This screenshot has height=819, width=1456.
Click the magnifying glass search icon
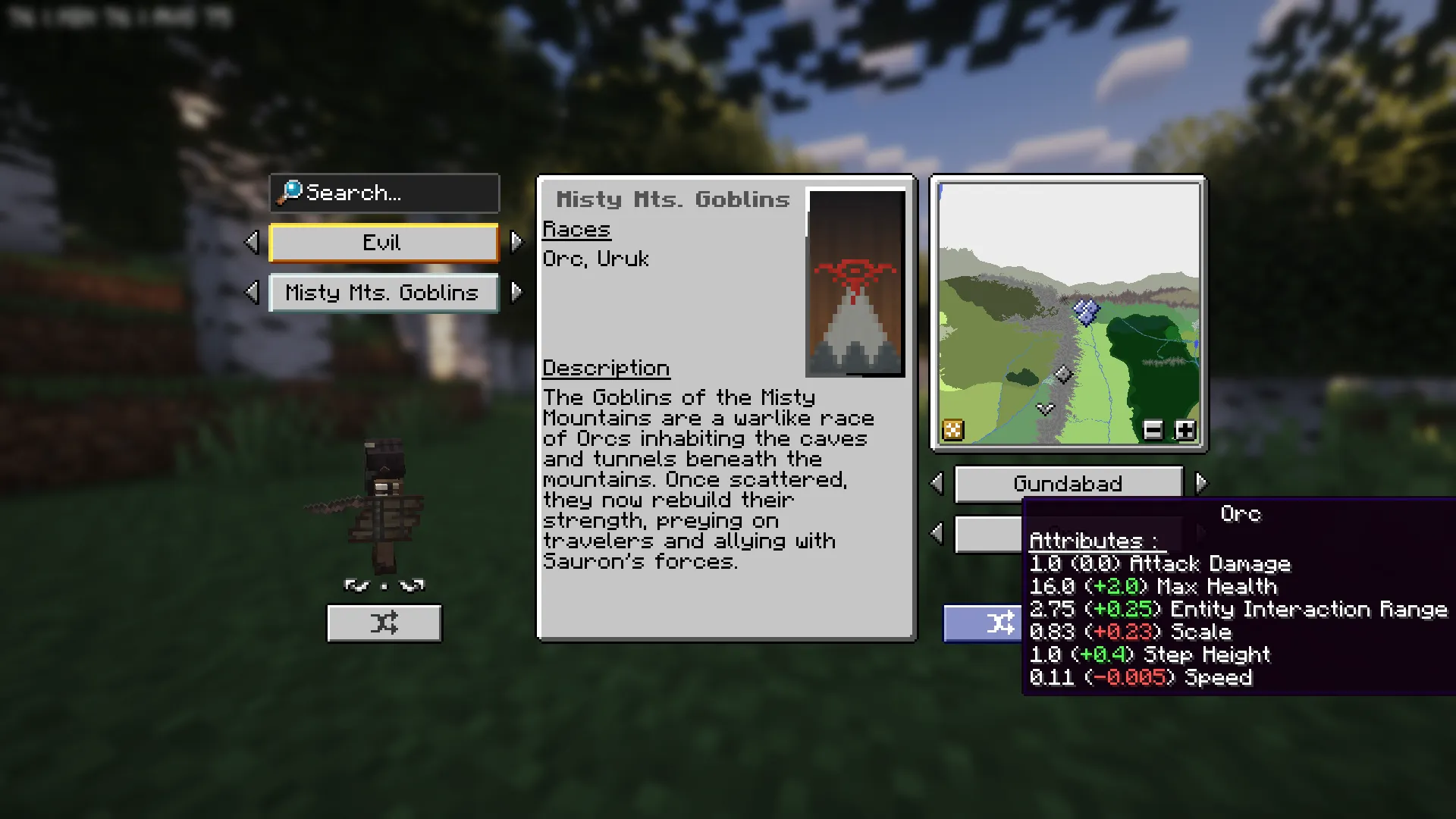[x=290, y=193]
